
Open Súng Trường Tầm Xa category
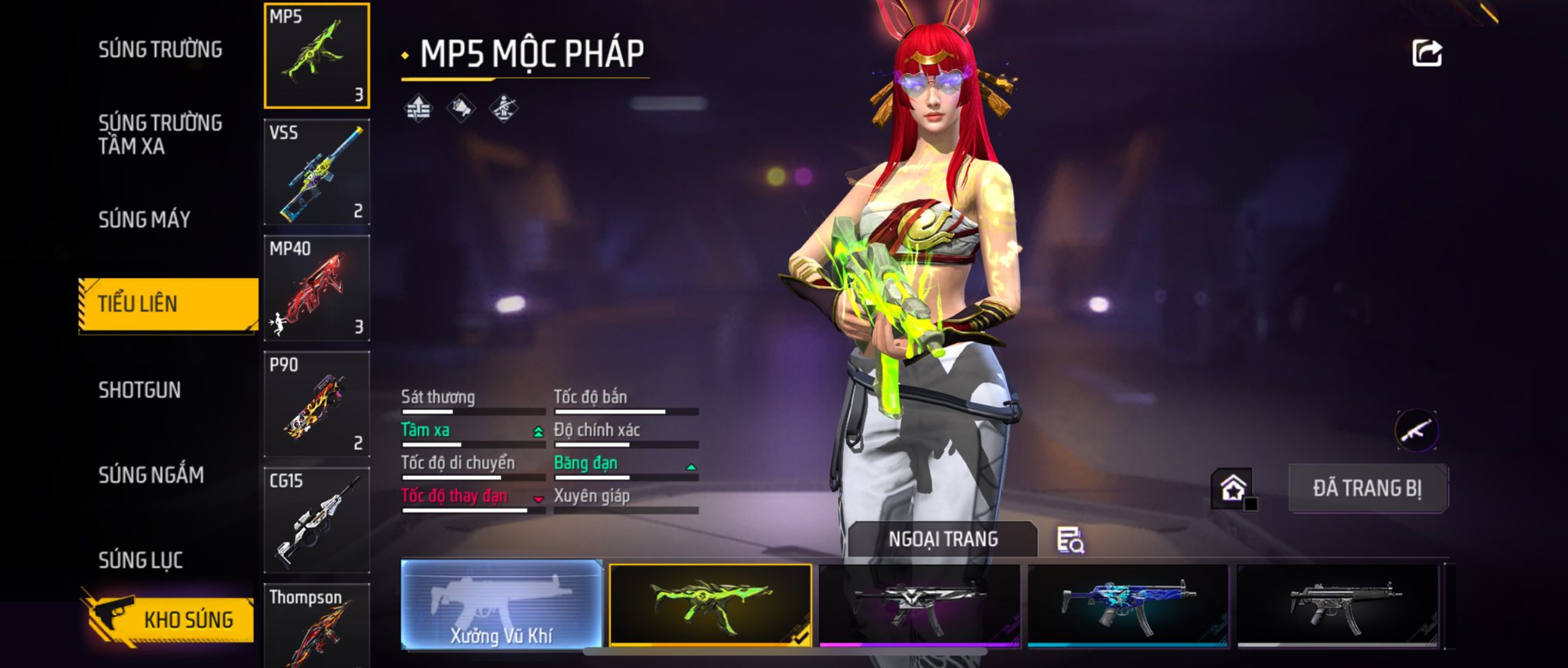click(x=160, y=134)
